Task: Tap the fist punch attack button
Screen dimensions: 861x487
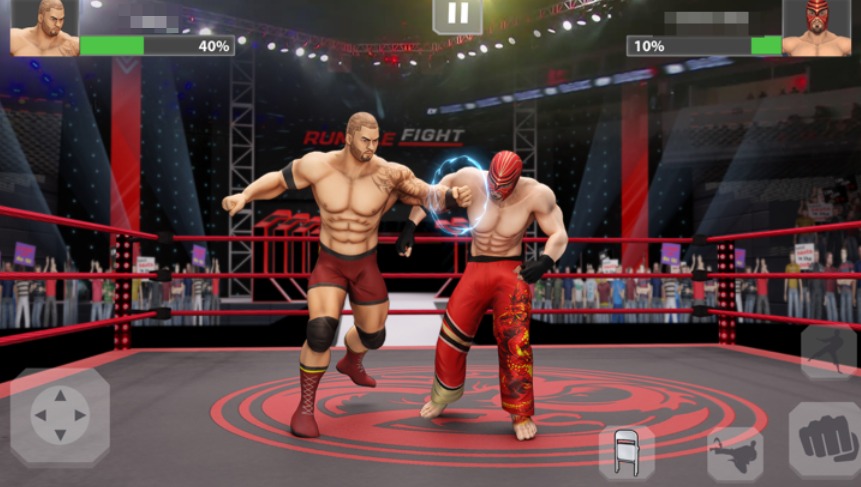Action: click(x=825, y=439)
